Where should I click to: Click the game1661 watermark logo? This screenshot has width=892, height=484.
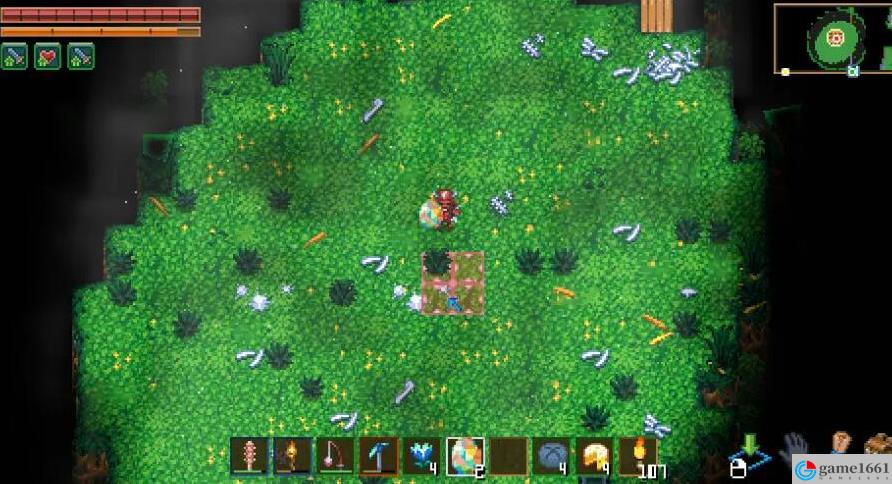tap(841, 469)
